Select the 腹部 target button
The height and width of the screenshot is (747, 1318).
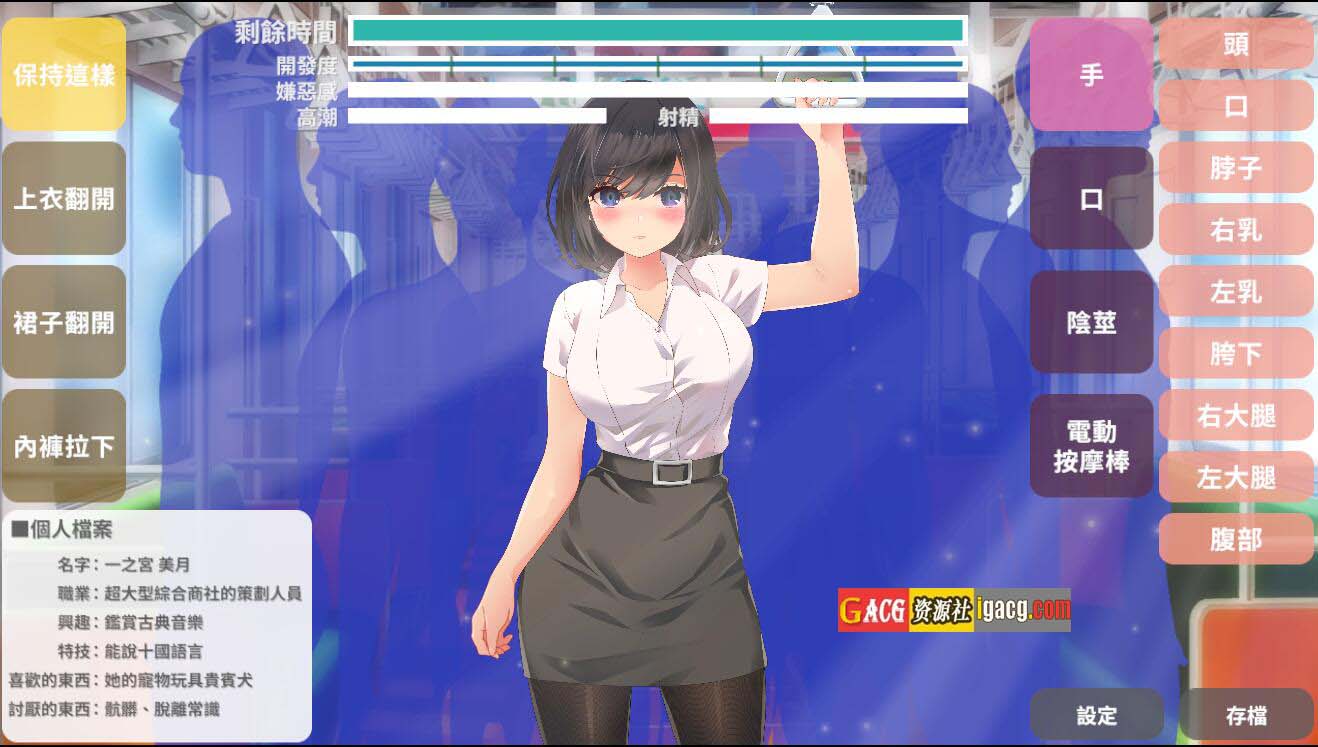pos(1235,539)
